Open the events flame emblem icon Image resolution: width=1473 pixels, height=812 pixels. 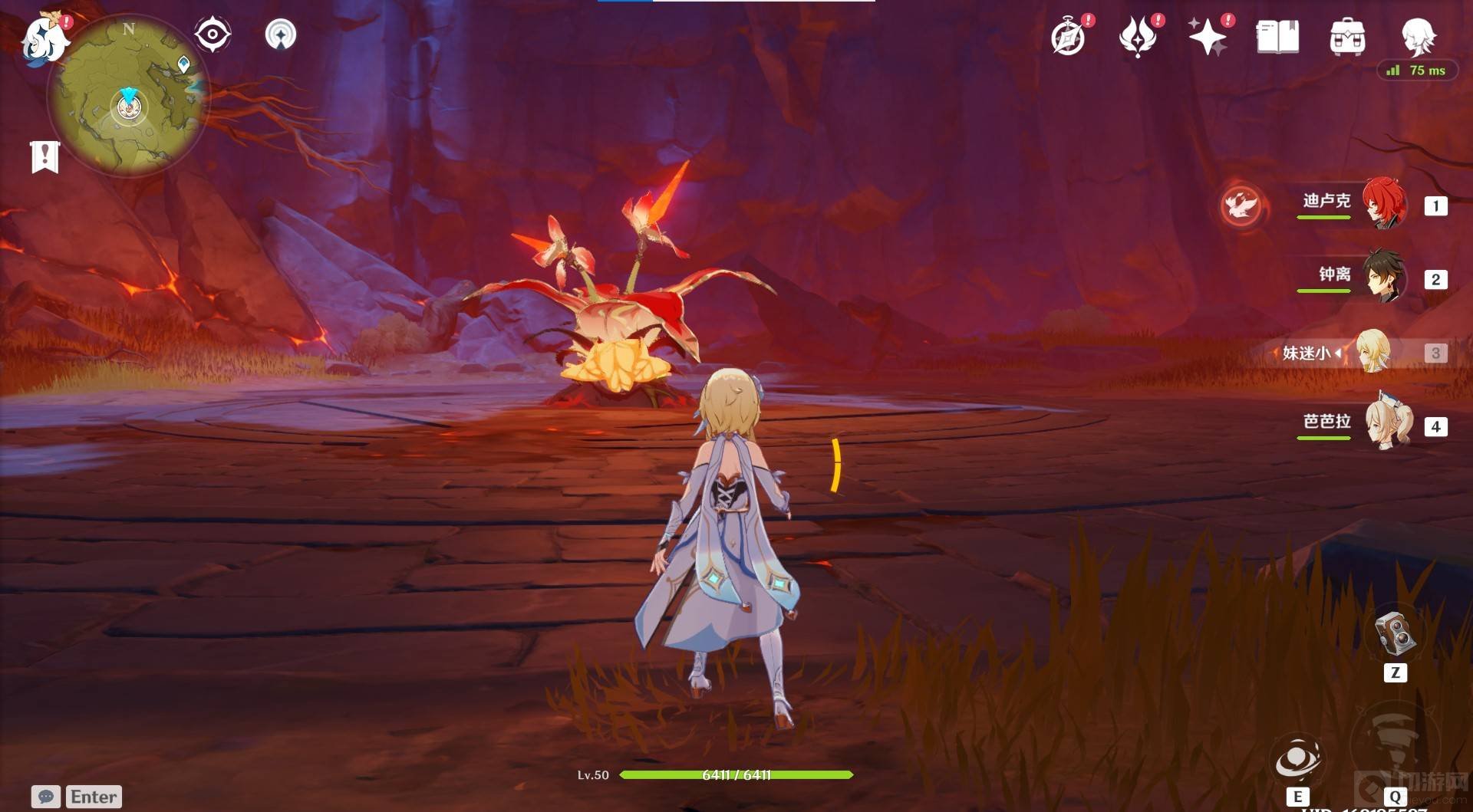1138,37
